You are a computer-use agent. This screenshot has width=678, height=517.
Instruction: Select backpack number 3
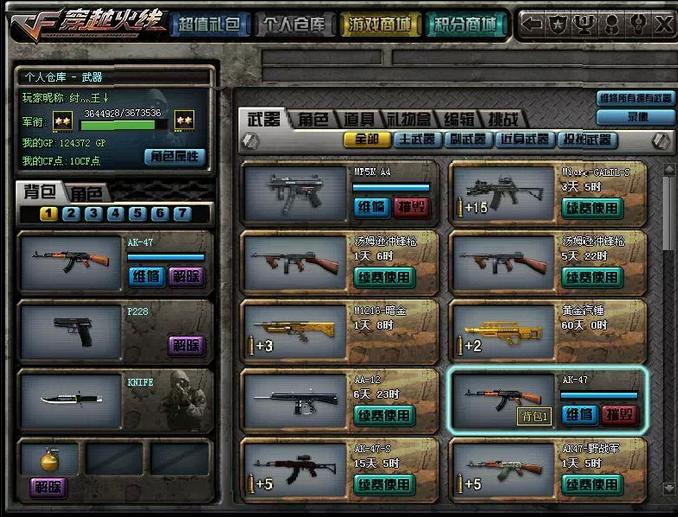point(93,213)
